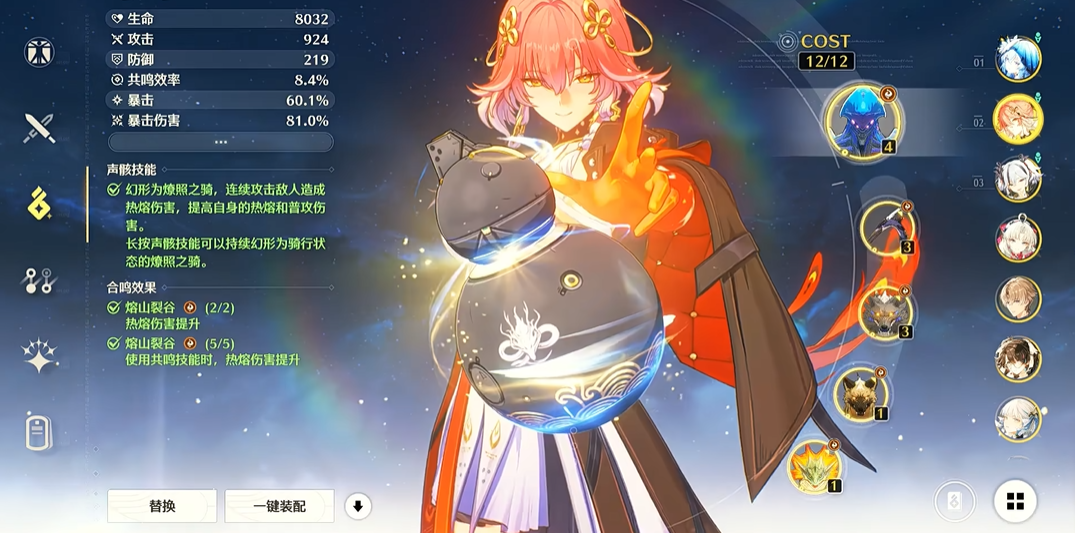Open the four-point sparkle resonance tab
This screenshot has width=1075, height=533.
pos(40,357)
